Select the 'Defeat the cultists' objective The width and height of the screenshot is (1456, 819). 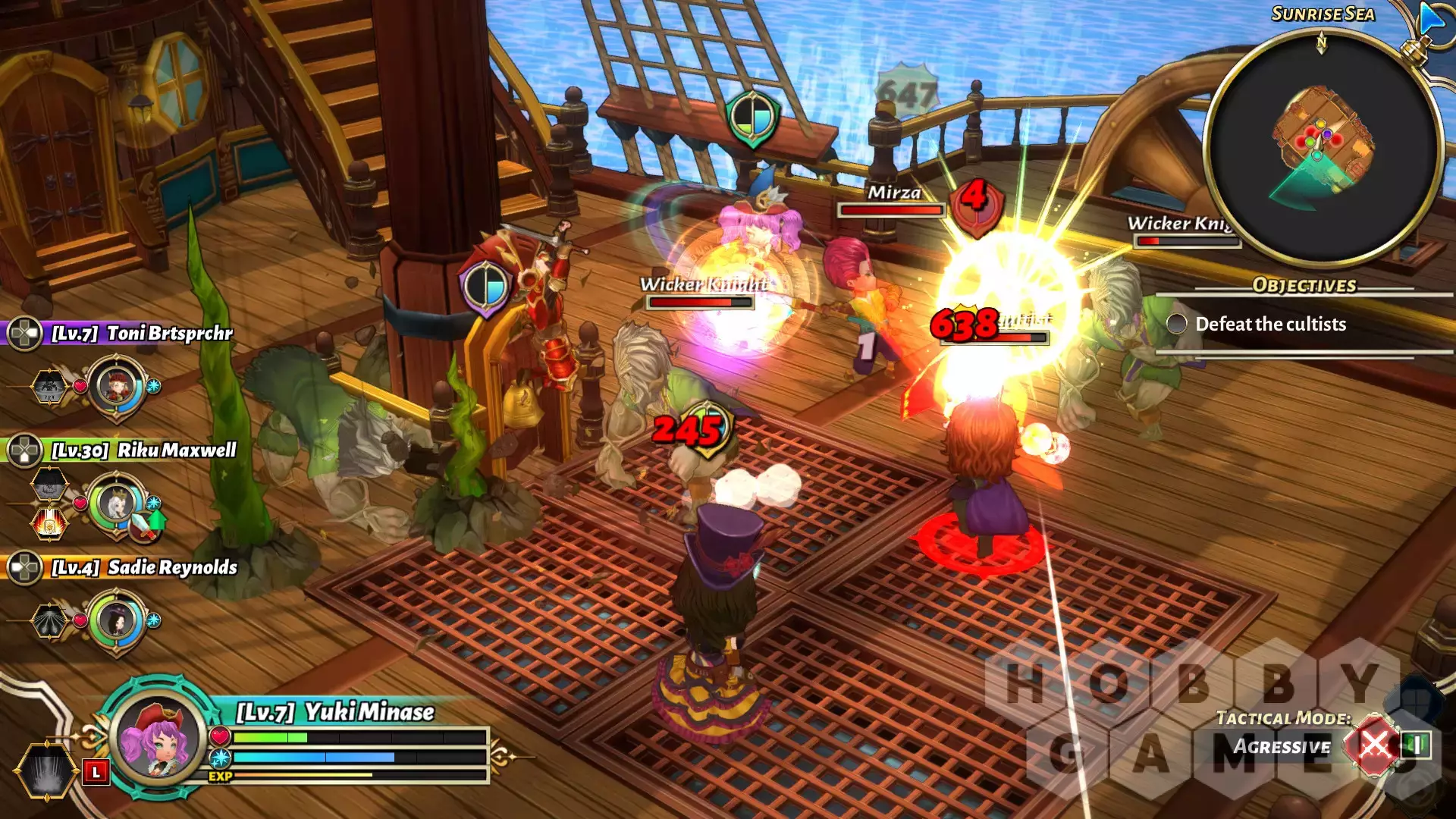click(1270, 325)
